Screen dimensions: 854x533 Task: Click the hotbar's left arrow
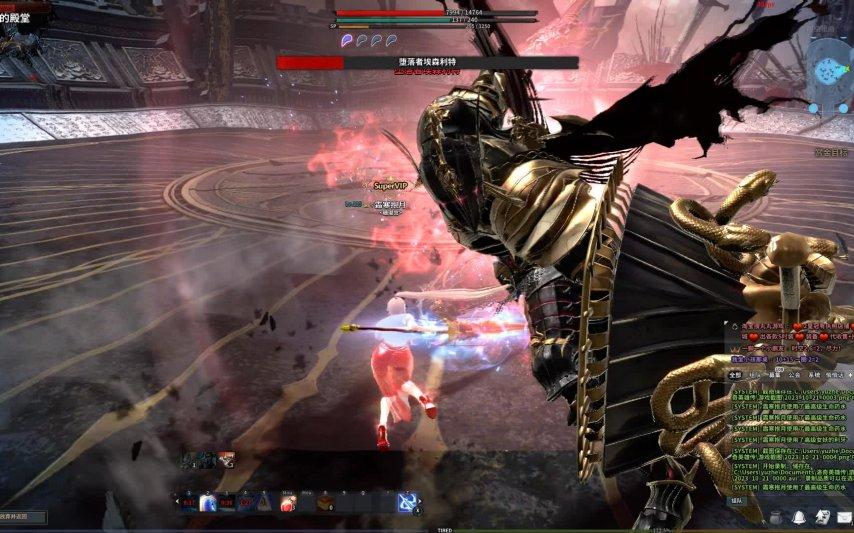[x=178, y=503]
